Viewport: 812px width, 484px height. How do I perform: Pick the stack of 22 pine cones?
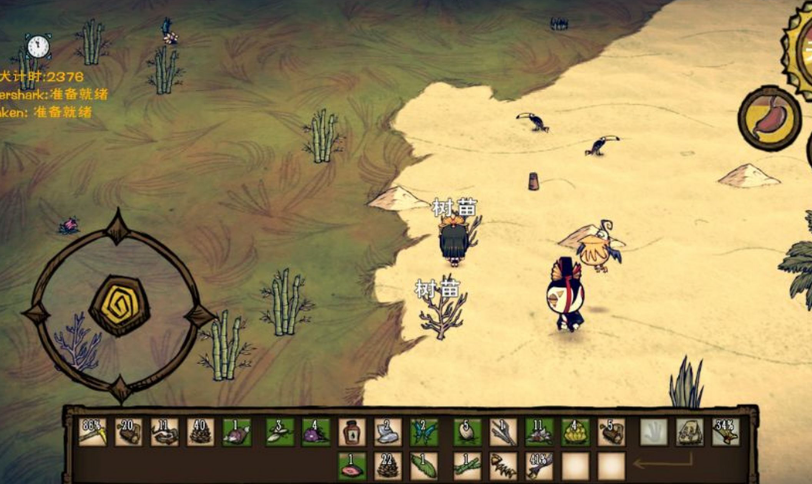pos(388,466)
